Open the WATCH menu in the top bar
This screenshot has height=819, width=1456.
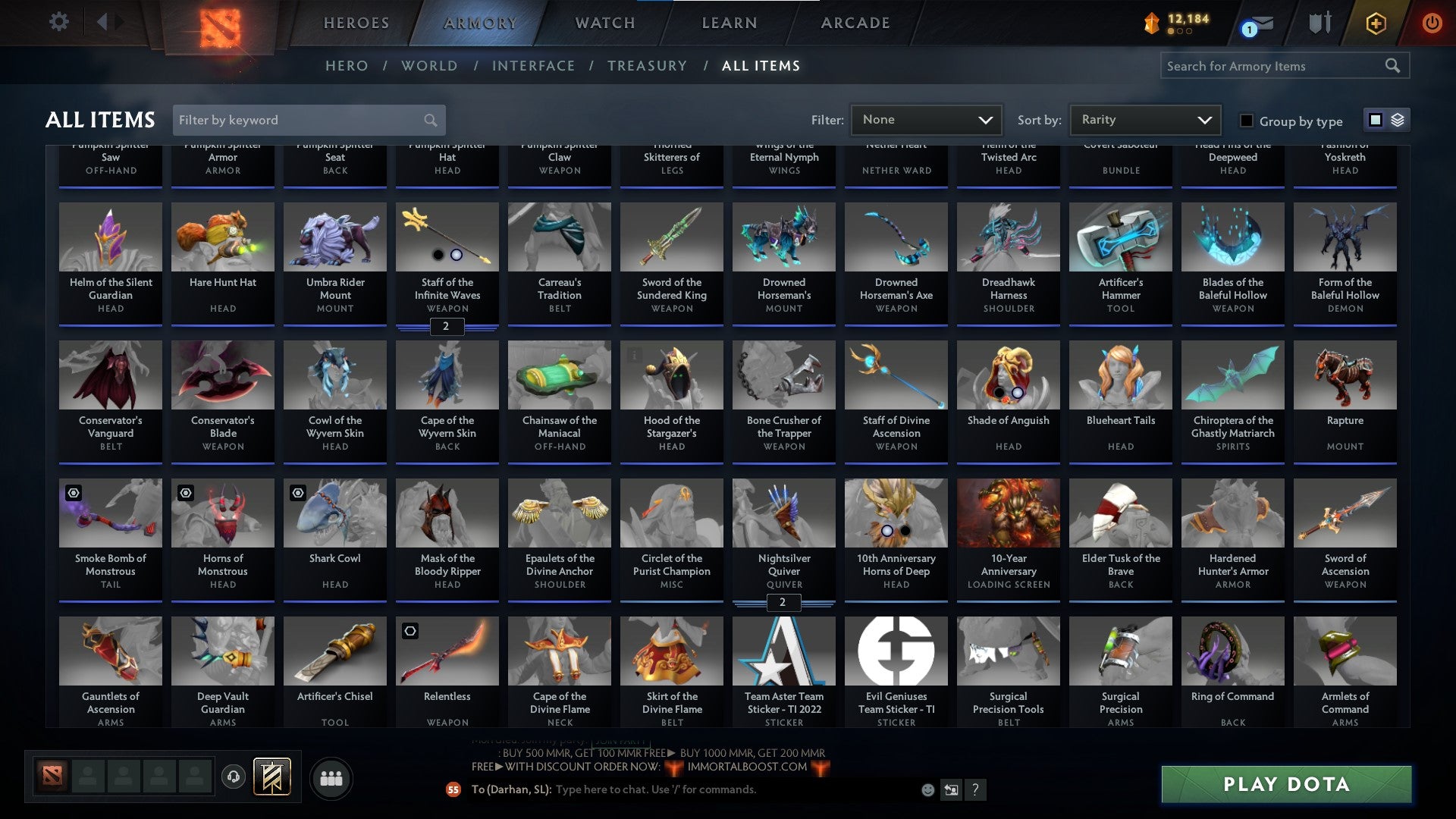point(604,23)
